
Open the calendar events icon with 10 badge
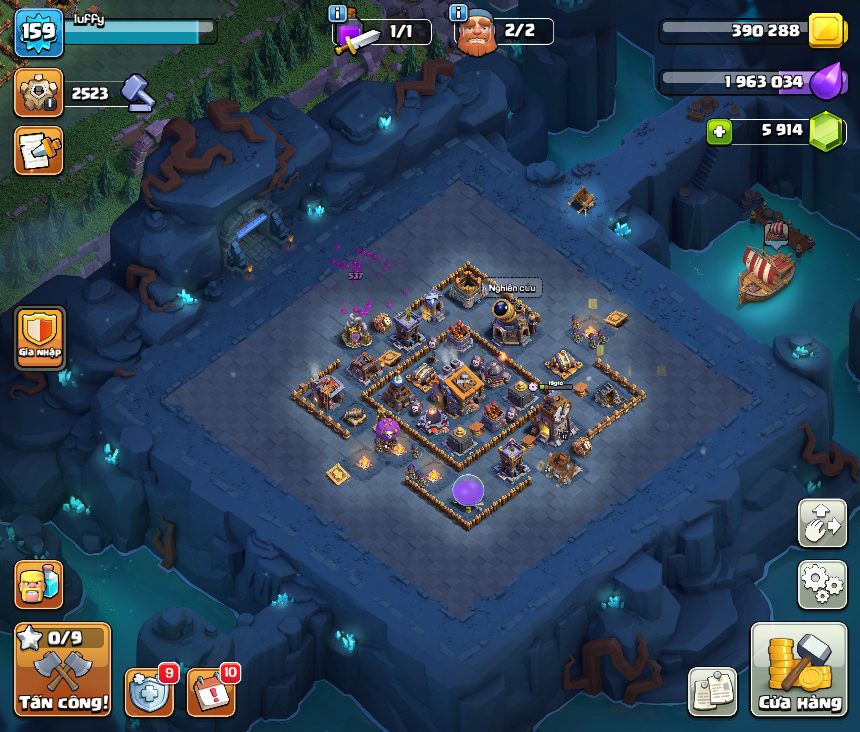(211, 692)
